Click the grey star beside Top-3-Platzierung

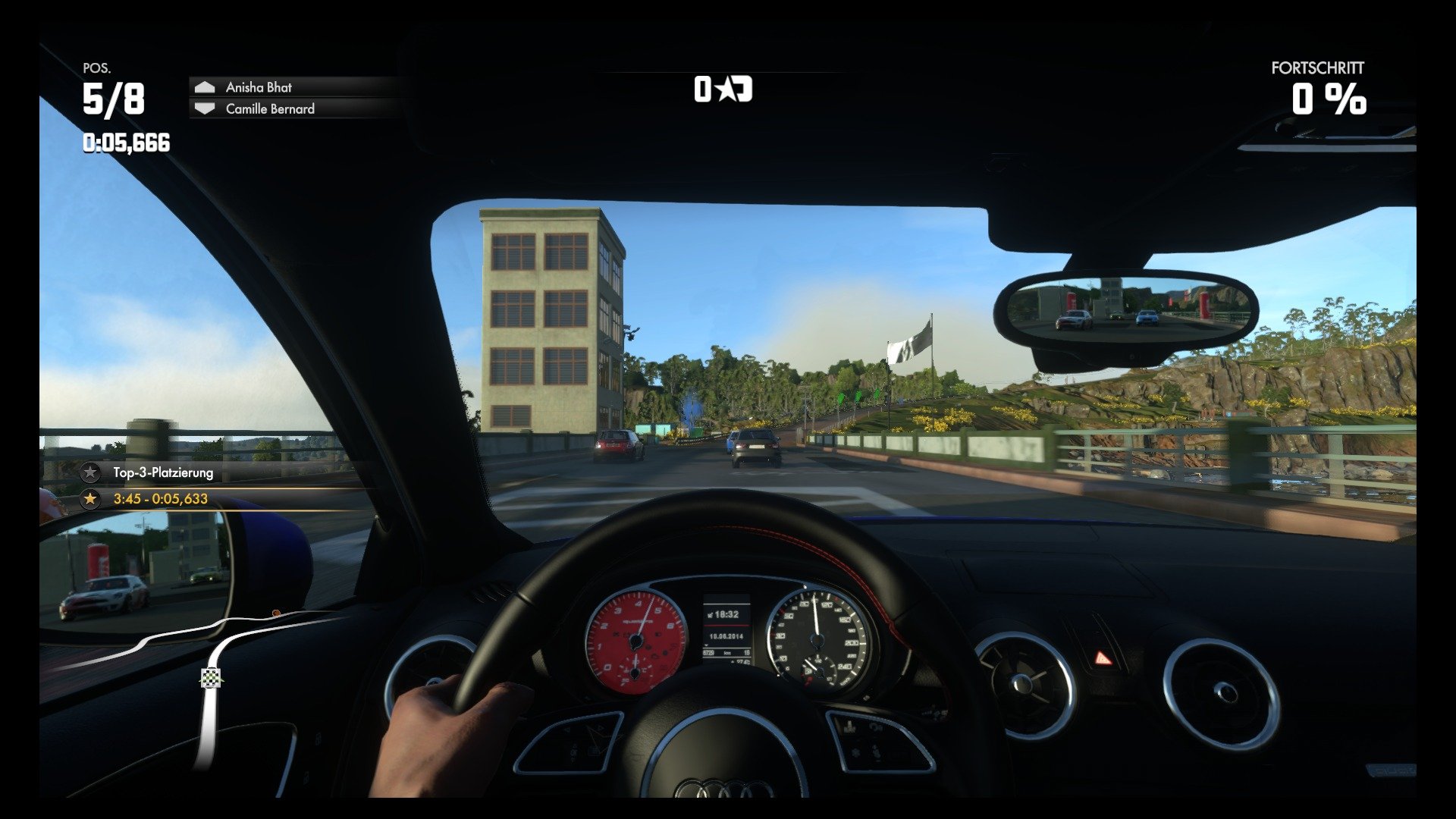click(89, 472)
